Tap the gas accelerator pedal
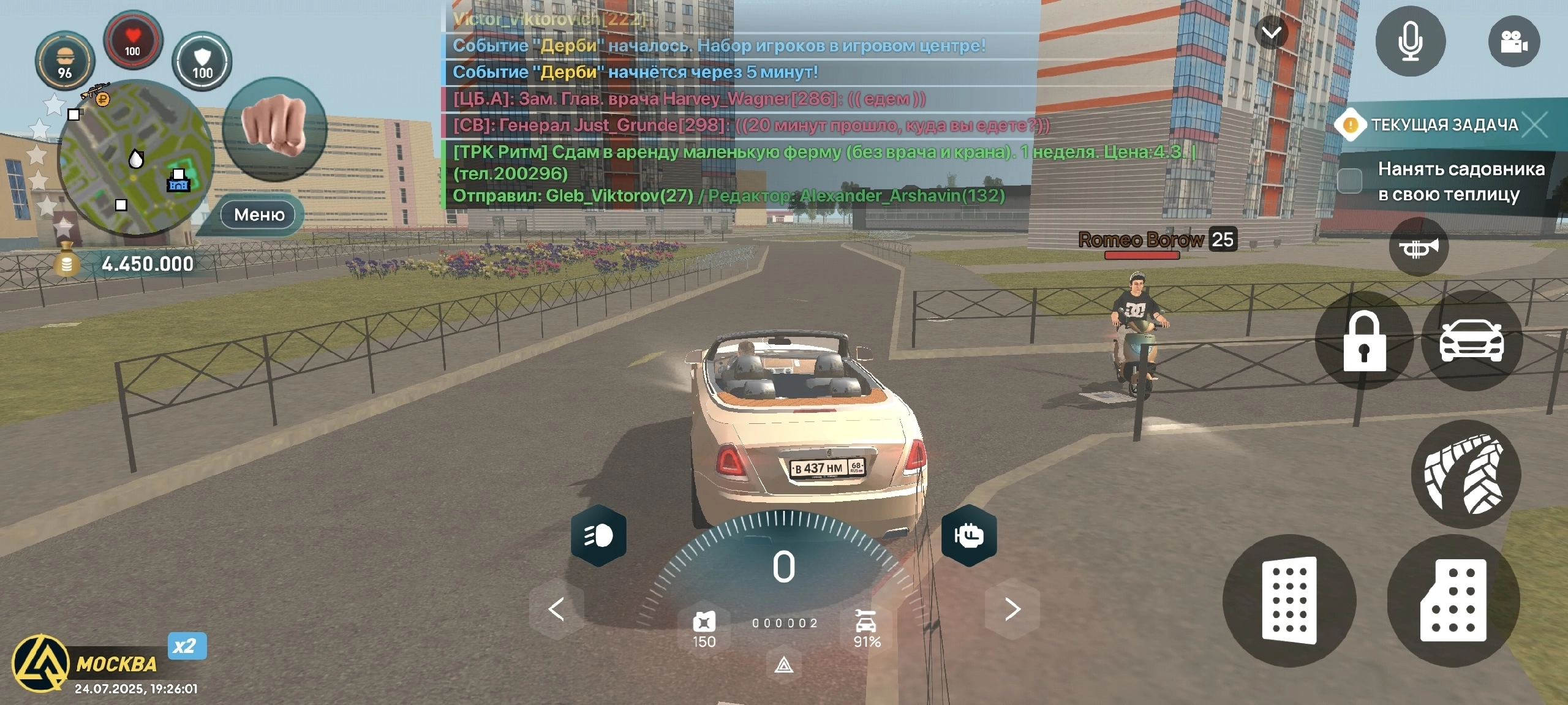The height and width of the screenshot is (705, 1568). [1453, 600]
